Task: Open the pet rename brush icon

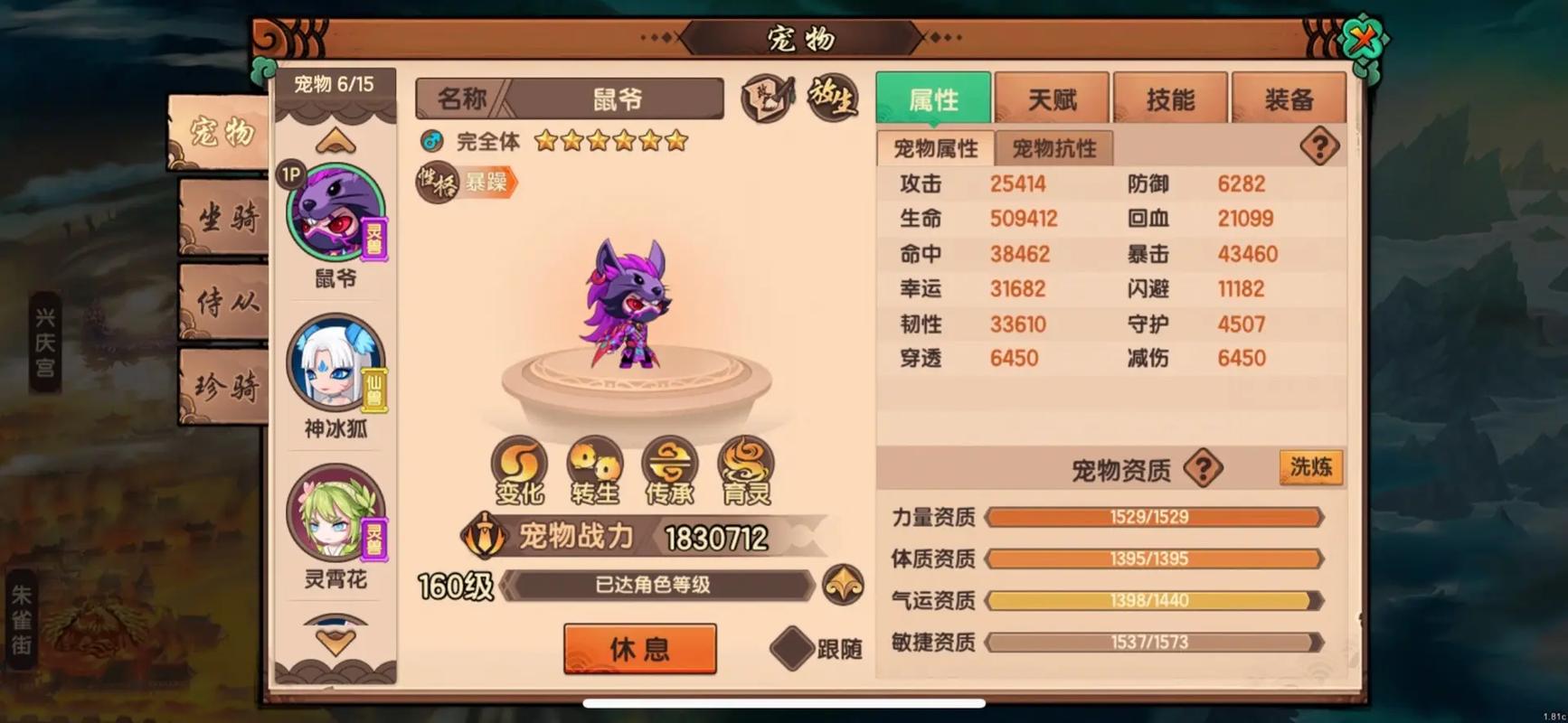Action: pos(766,98)
